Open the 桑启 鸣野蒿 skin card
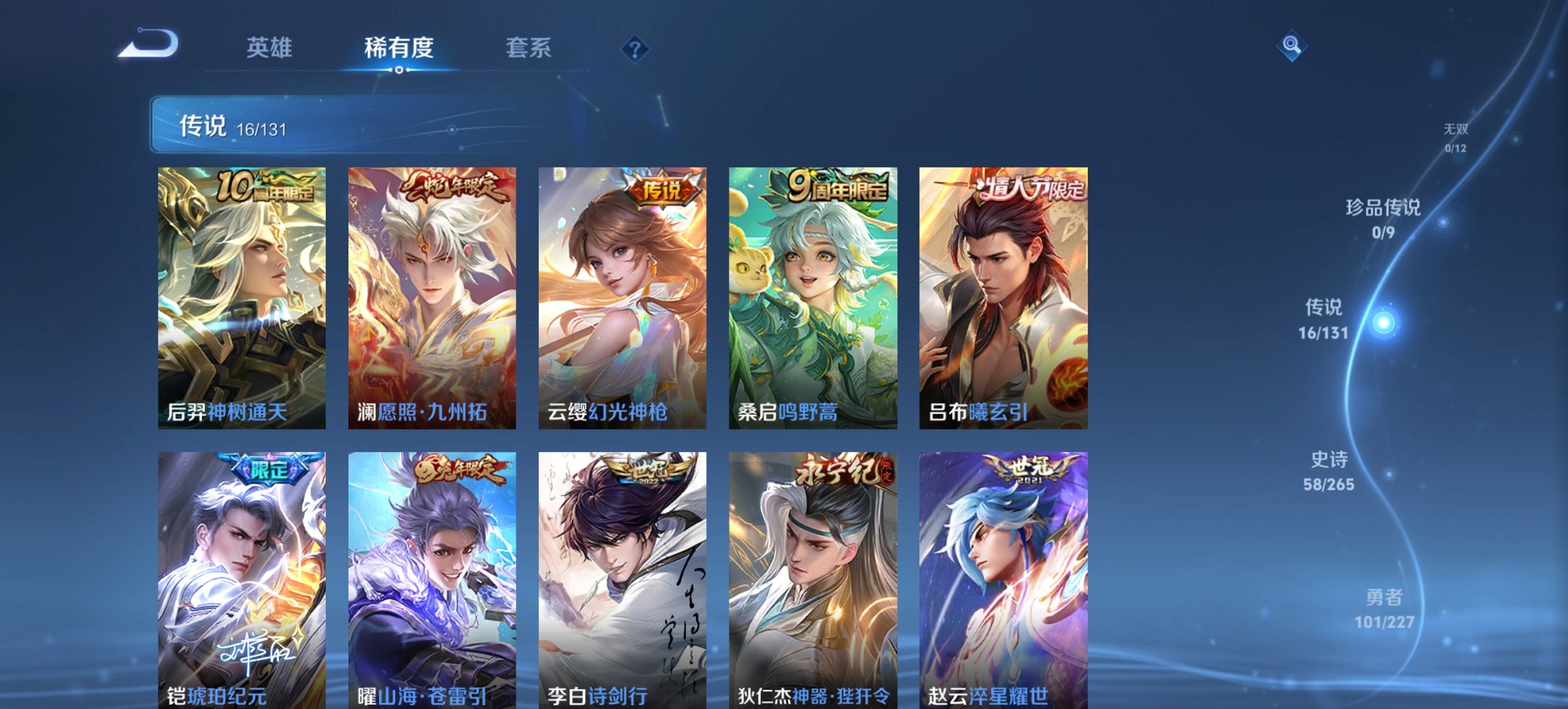The width and height of the screenshot is (1568, 709). (812, 297)
